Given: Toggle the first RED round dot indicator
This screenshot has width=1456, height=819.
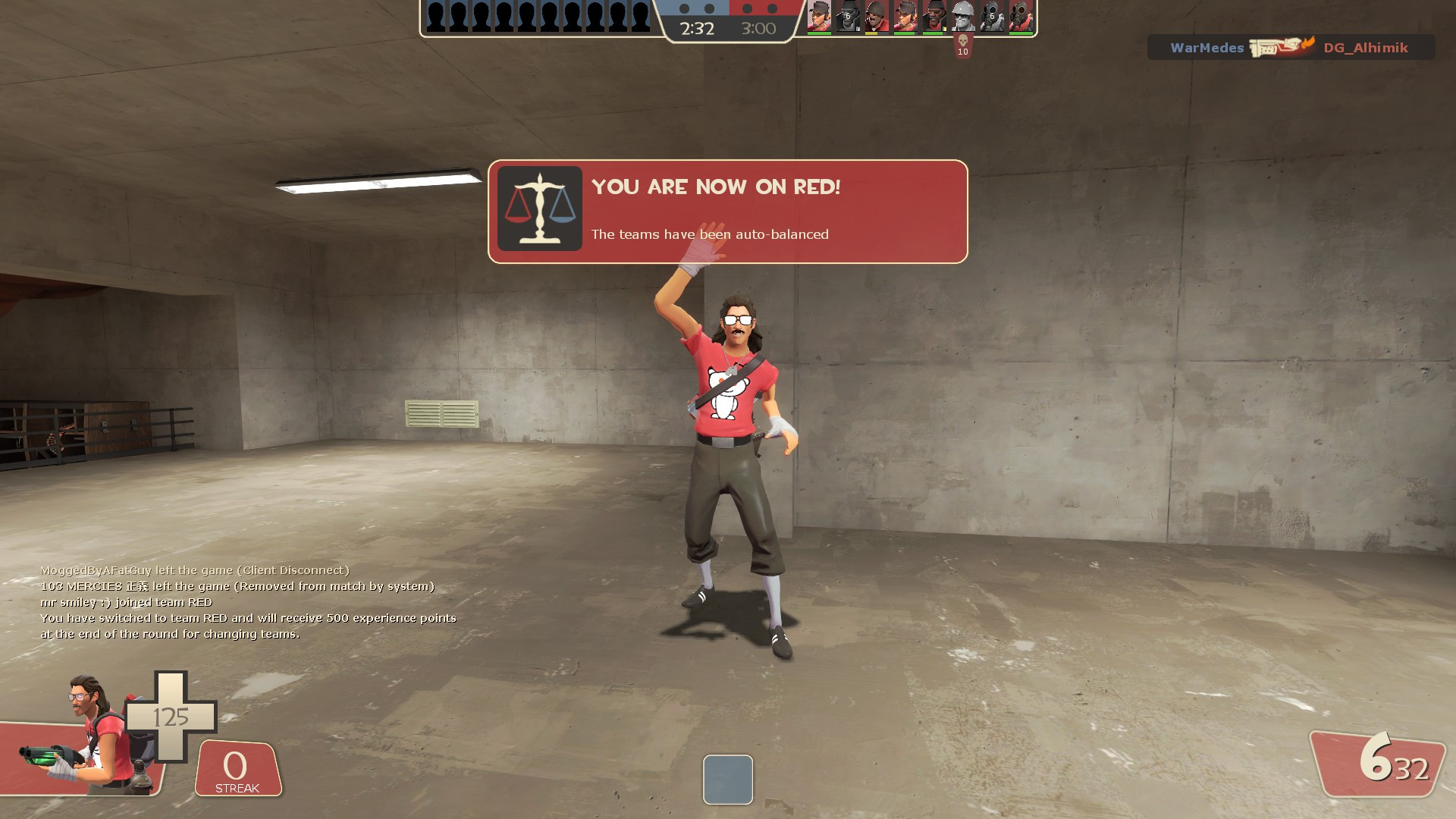Looking at the screenshot, I should [x=747, y=9].
